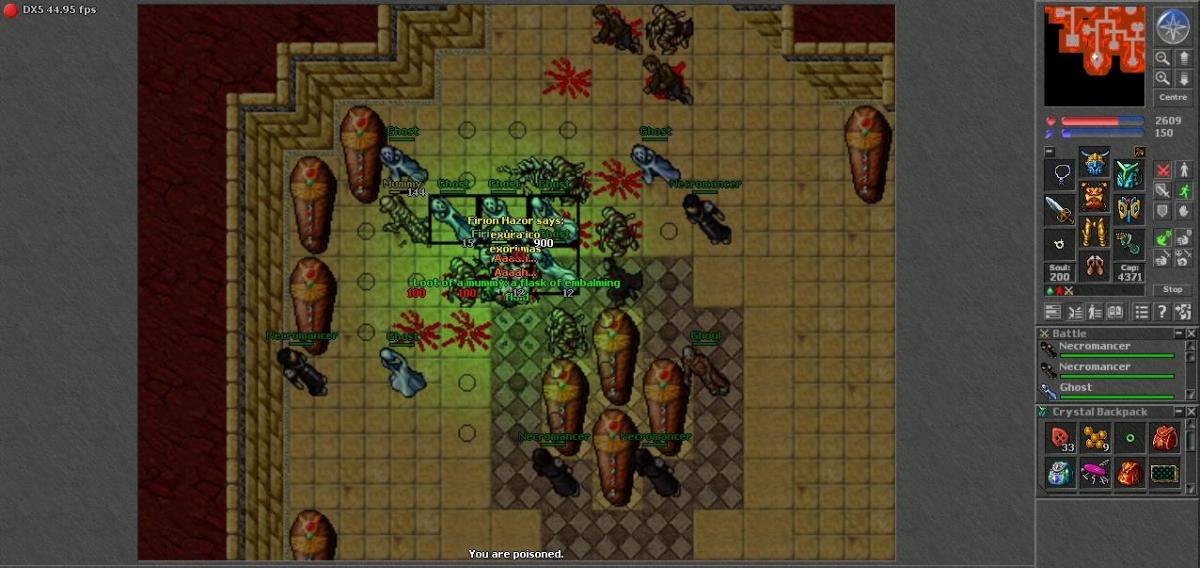Select the red rune stack of 33
The width and height of the screenshot is (1200, 568).
tap(1061, 438)
